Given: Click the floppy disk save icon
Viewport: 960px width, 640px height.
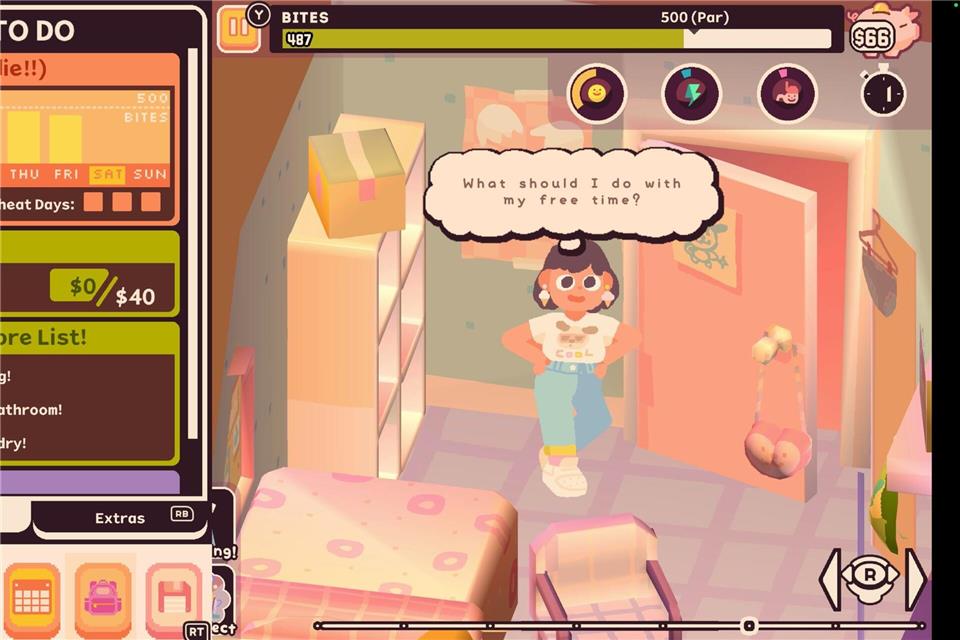Looking at the screenshot, I should pyautogui.click(x=172, y=598).
